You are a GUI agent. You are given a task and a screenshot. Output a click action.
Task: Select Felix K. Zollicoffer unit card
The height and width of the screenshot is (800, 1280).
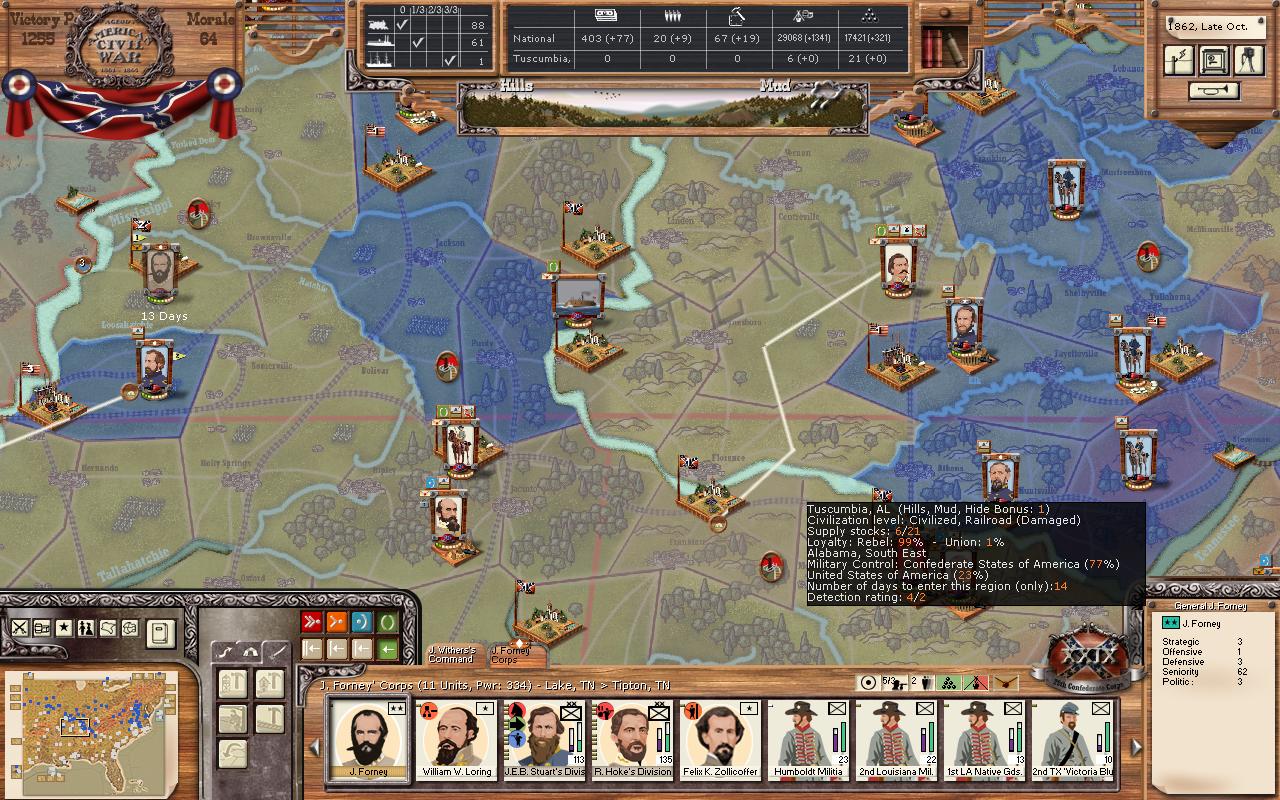coord(721,738)
